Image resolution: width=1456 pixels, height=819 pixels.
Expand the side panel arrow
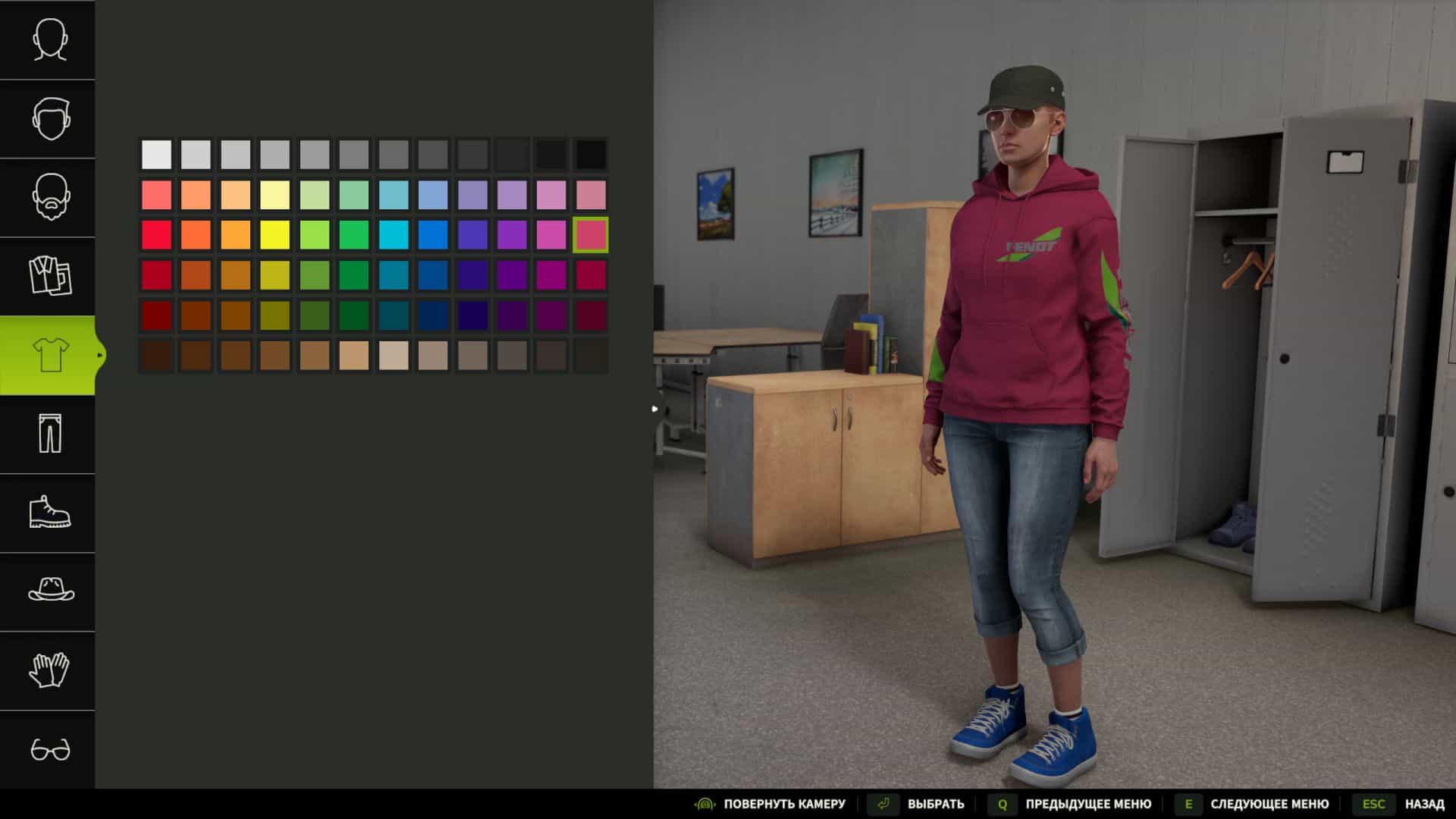[654, 408]
